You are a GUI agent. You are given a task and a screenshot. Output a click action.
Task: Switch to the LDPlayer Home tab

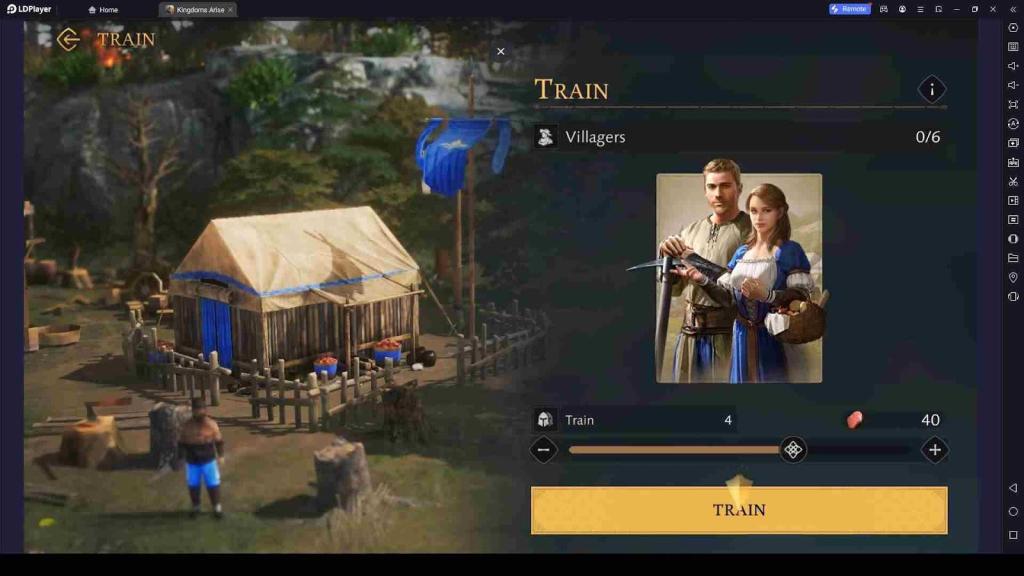103,10
